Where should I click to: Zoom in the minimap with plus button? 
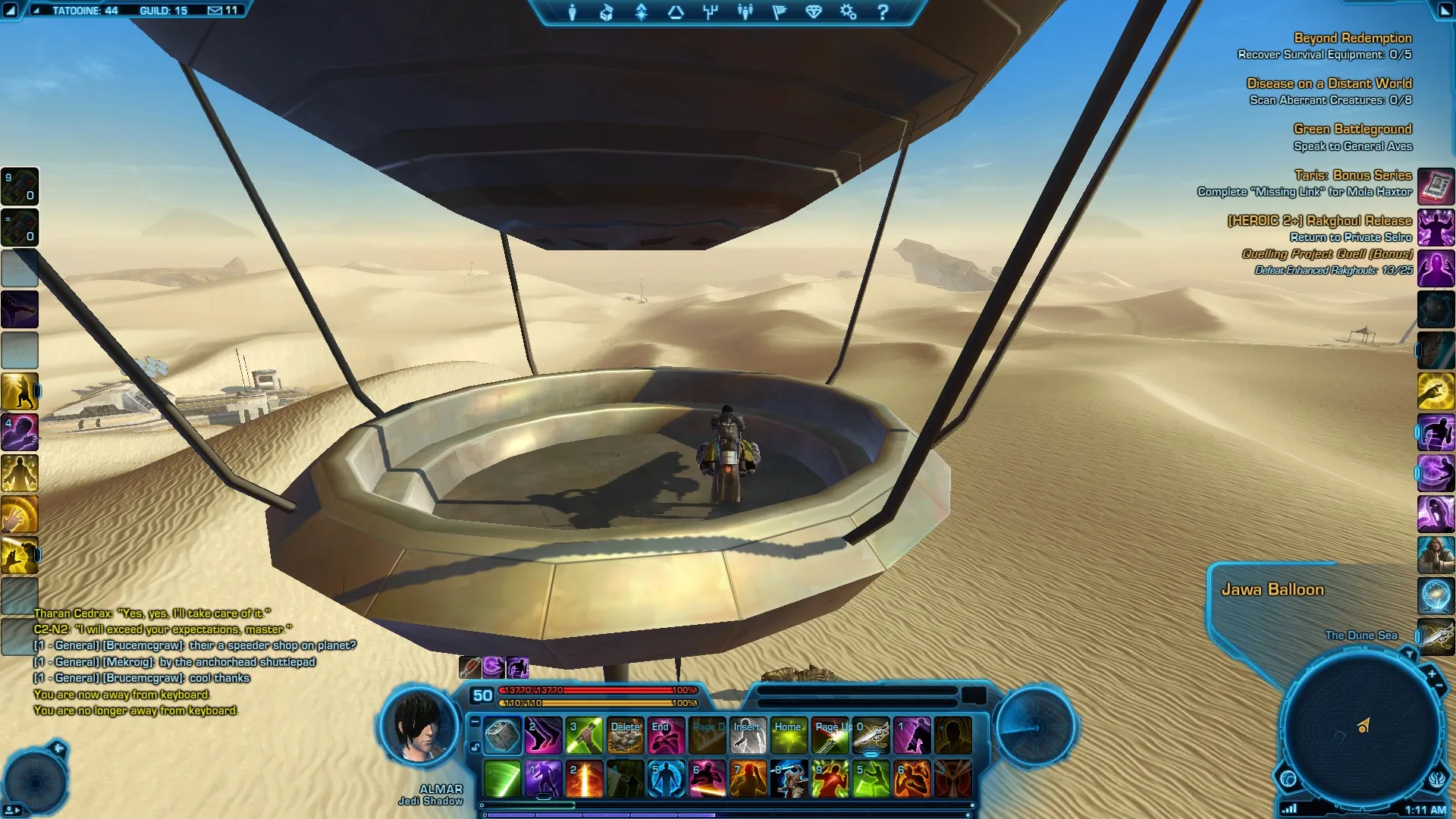click(1432, 673)
